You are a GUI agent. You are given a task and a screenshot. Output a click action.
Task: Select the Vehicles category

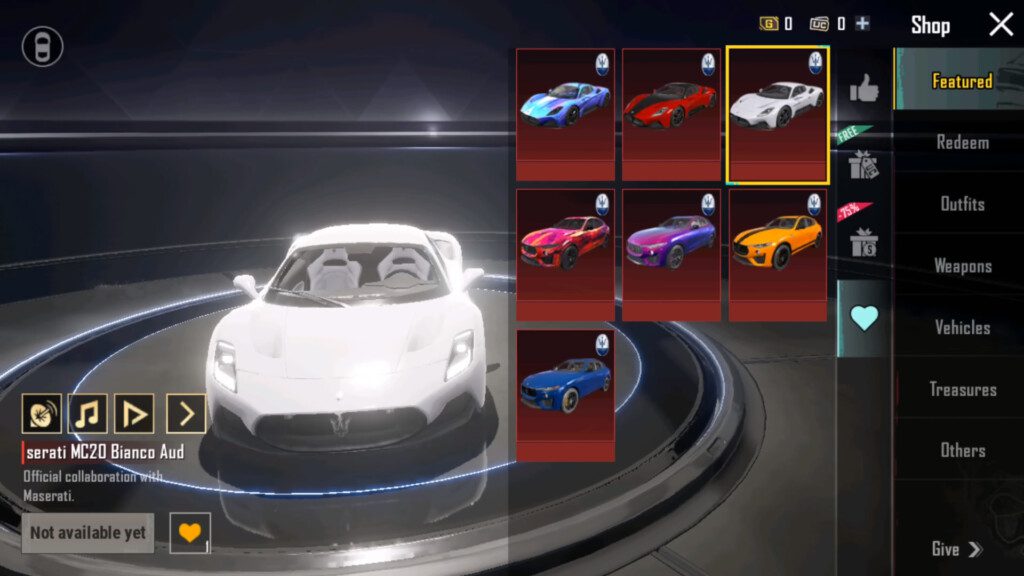pyautogui.click(x=962, y=327)
